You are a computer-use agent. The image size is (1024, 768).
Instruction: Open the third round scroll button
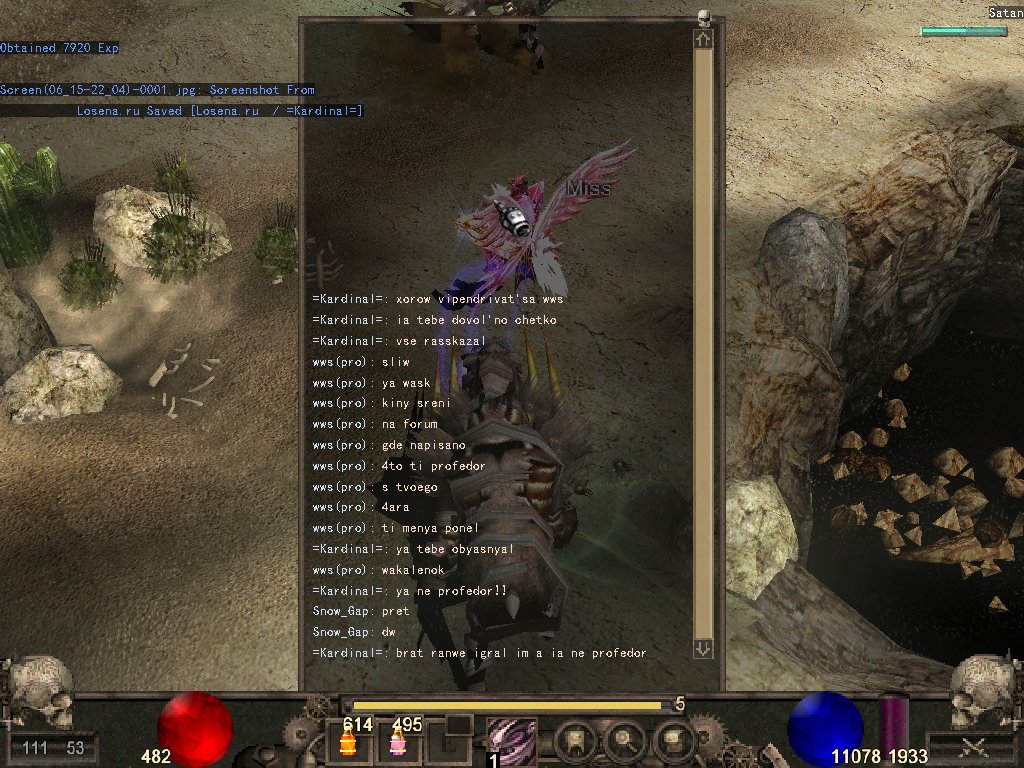click(673, 743)
